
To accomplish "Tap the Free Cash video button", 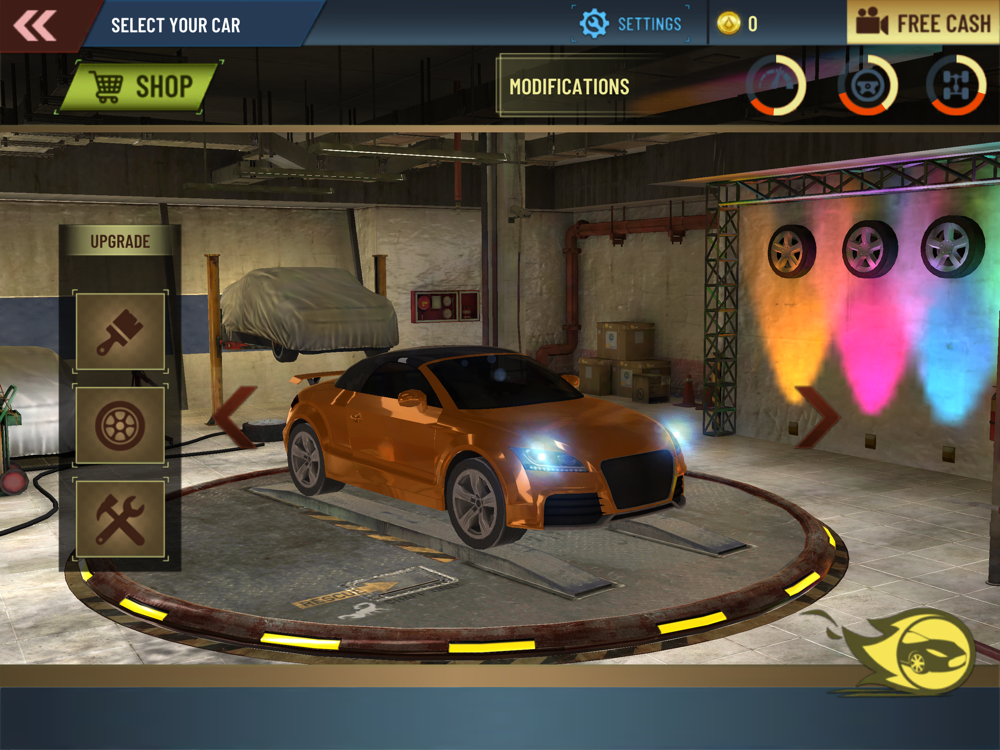I will pos(923,24).
